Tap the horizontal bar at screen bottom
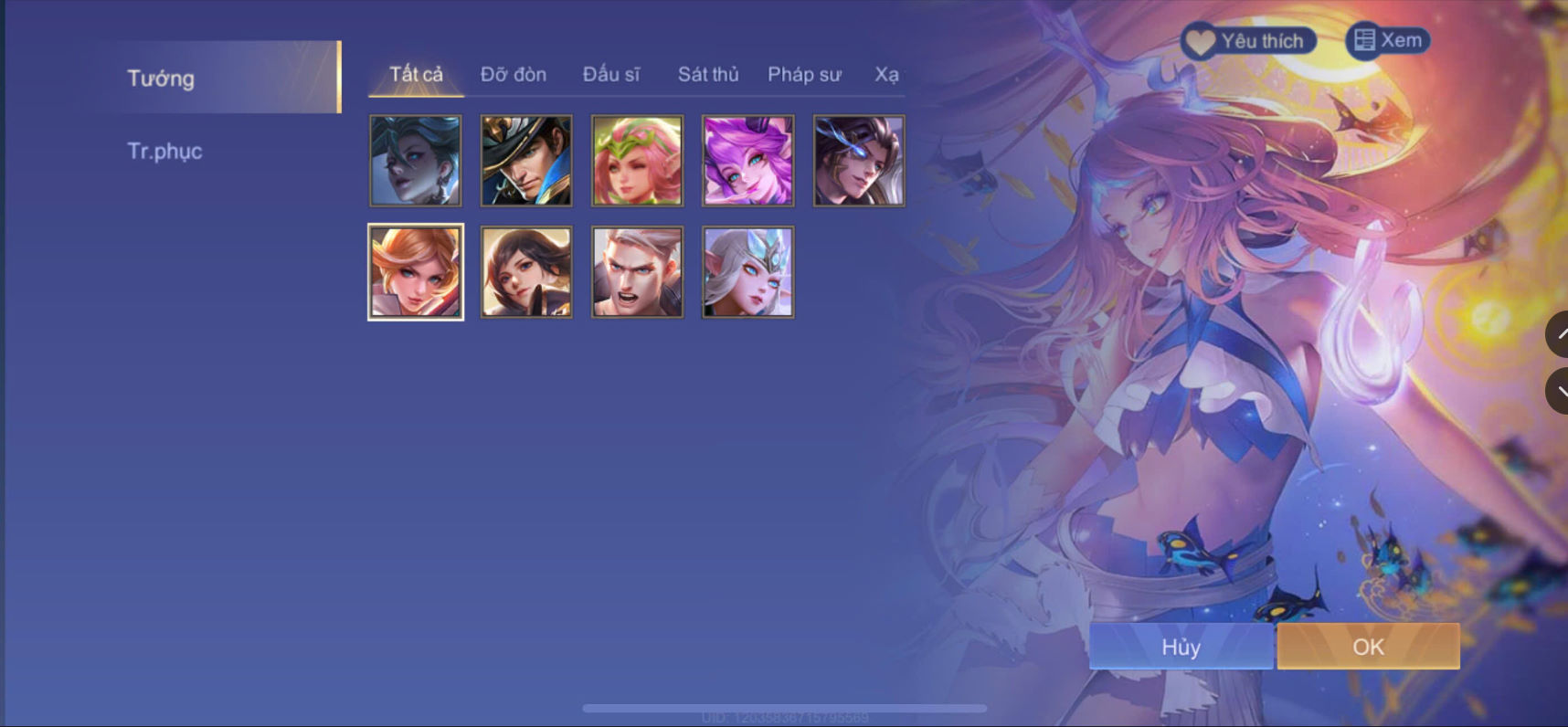 point(786,707)
